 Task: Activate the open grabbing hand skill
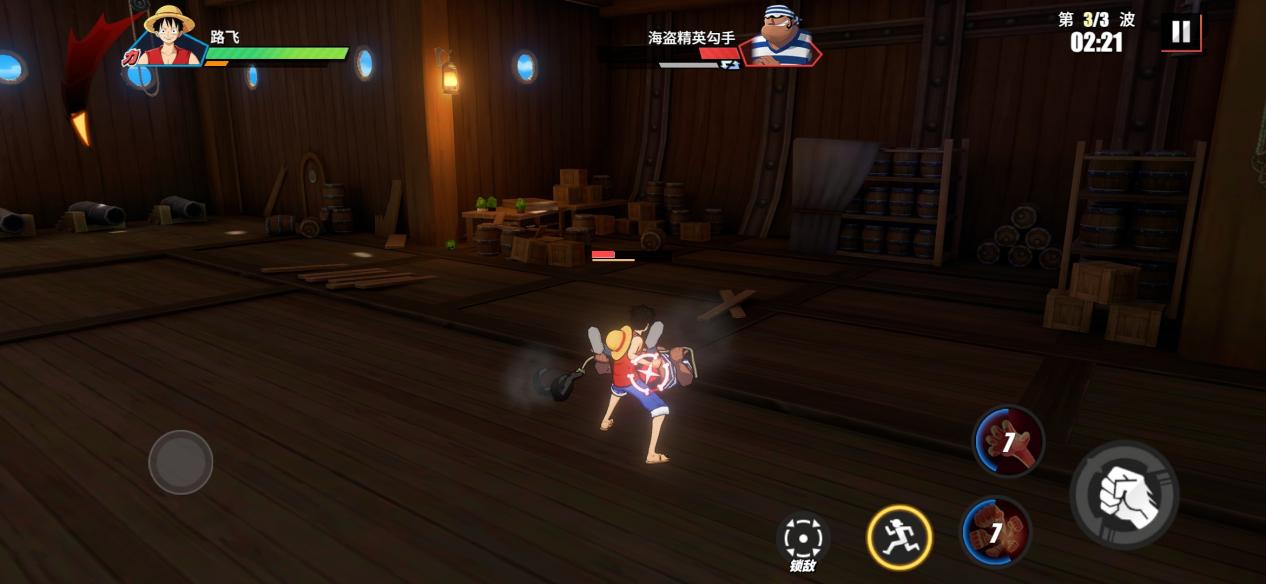[x=1008, y=440]
